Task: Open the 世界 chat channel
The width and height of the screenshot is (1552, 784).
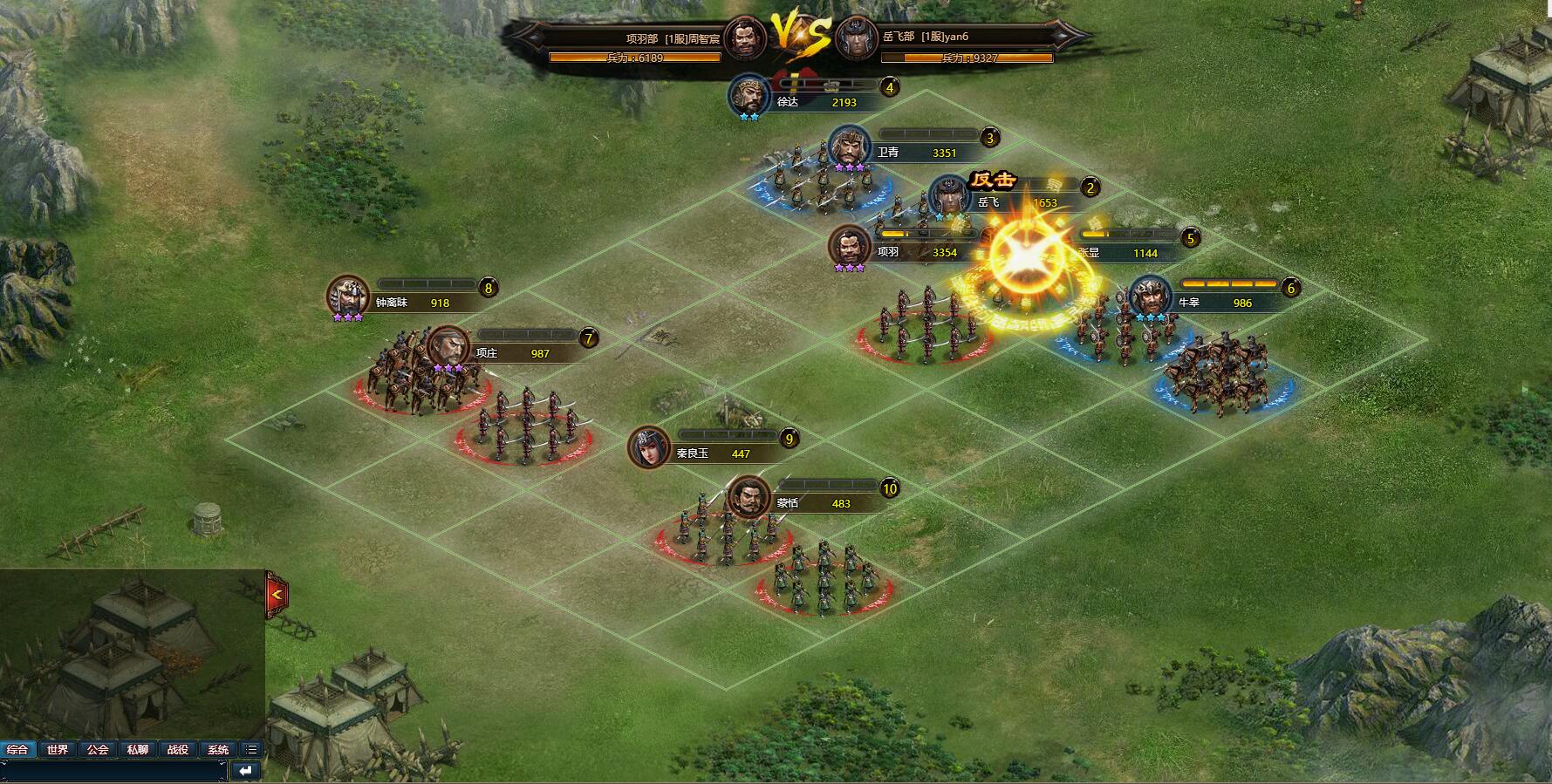Action: (x=58, y=750)
